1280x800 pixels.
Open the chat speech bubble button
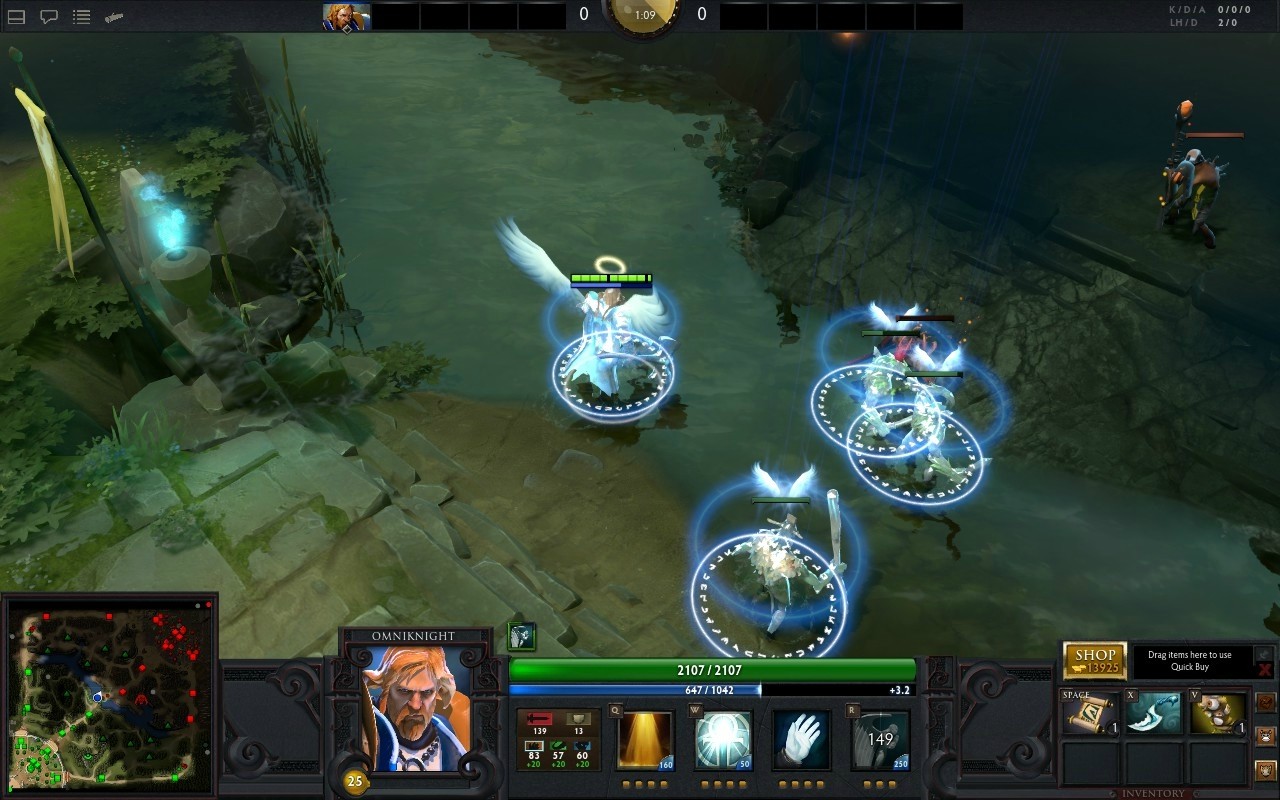[48, 17]
